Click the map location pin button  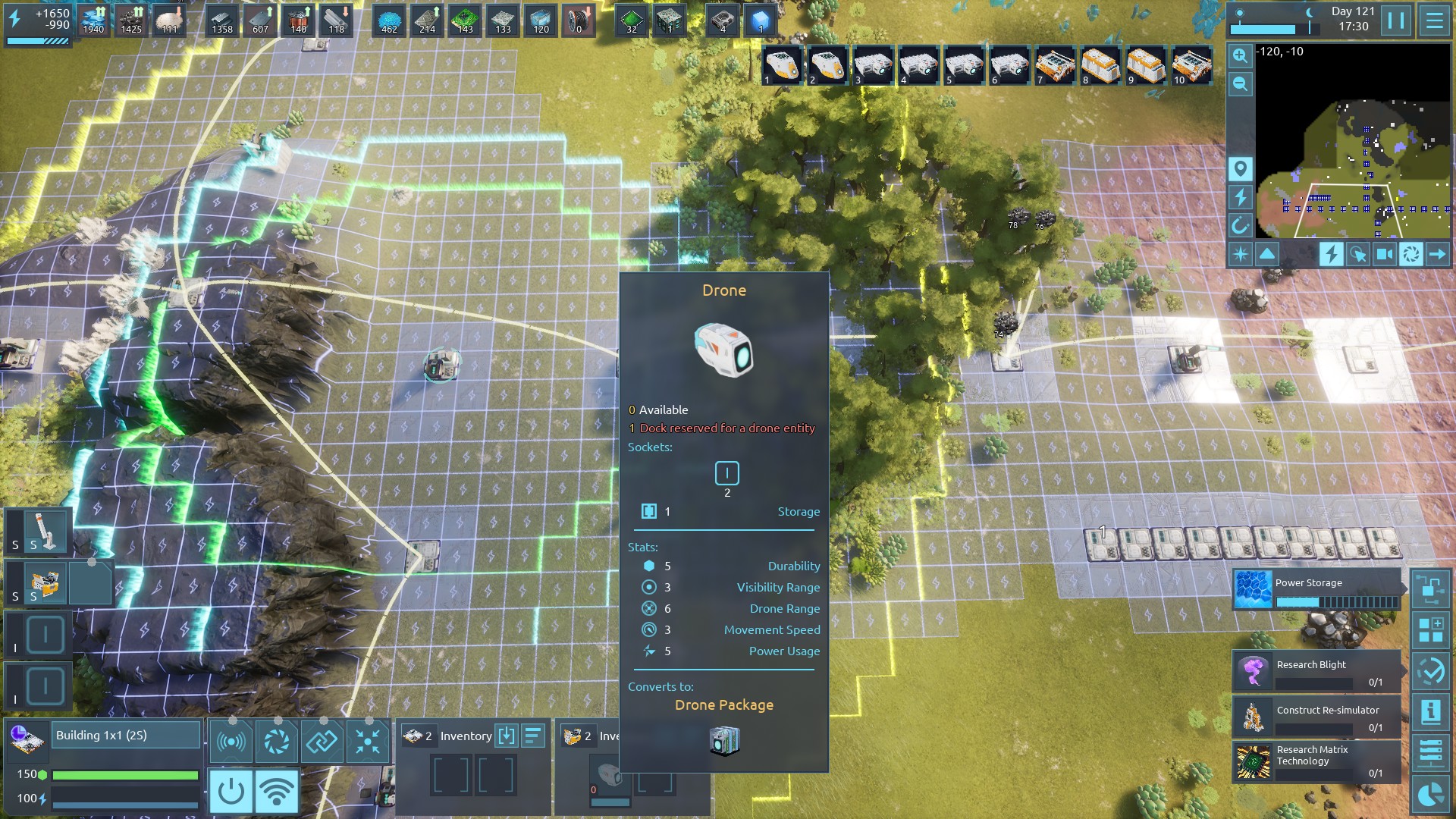(x=1240, y=168)
